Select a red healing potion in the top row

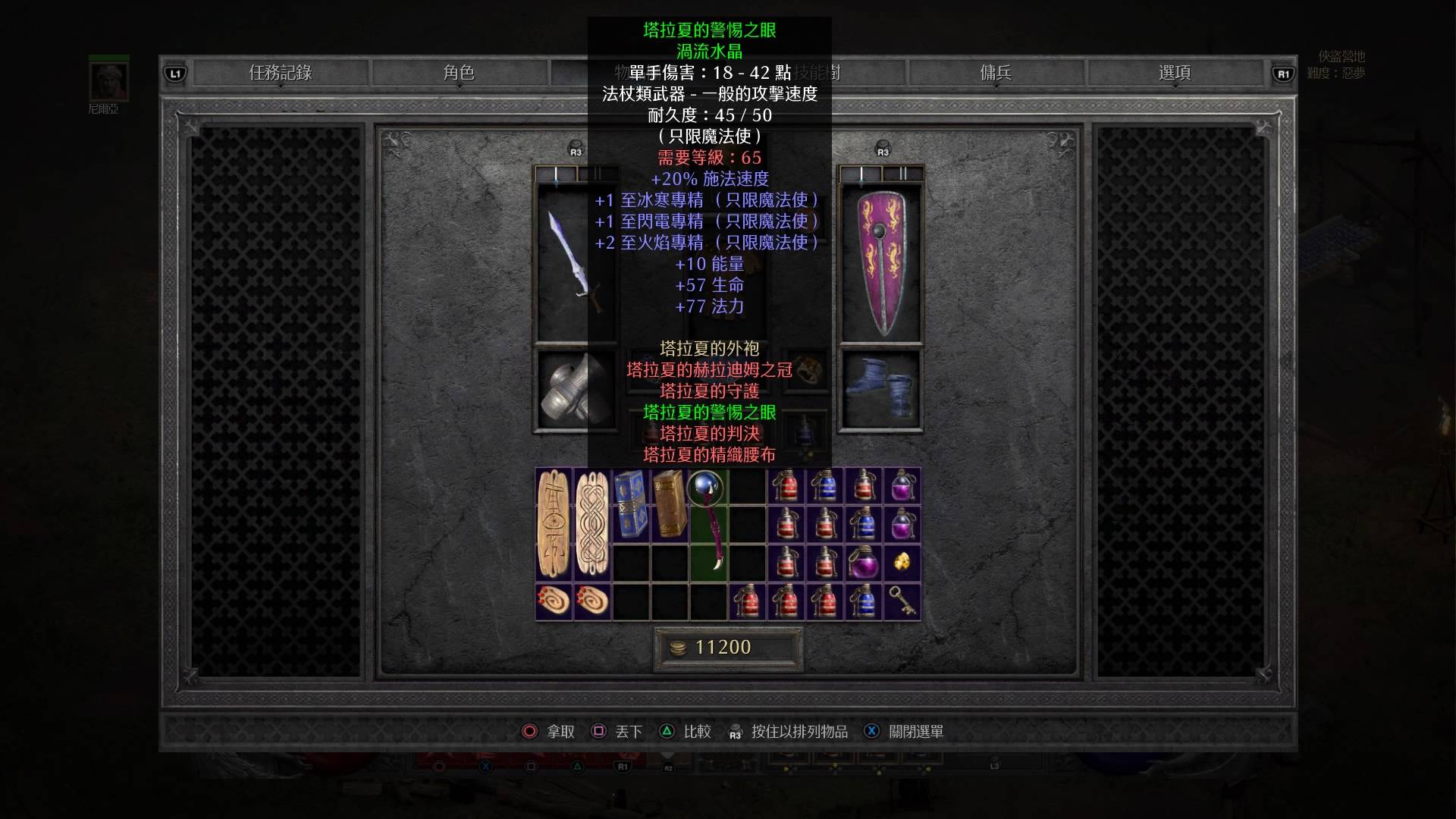(x=786, y=486)
